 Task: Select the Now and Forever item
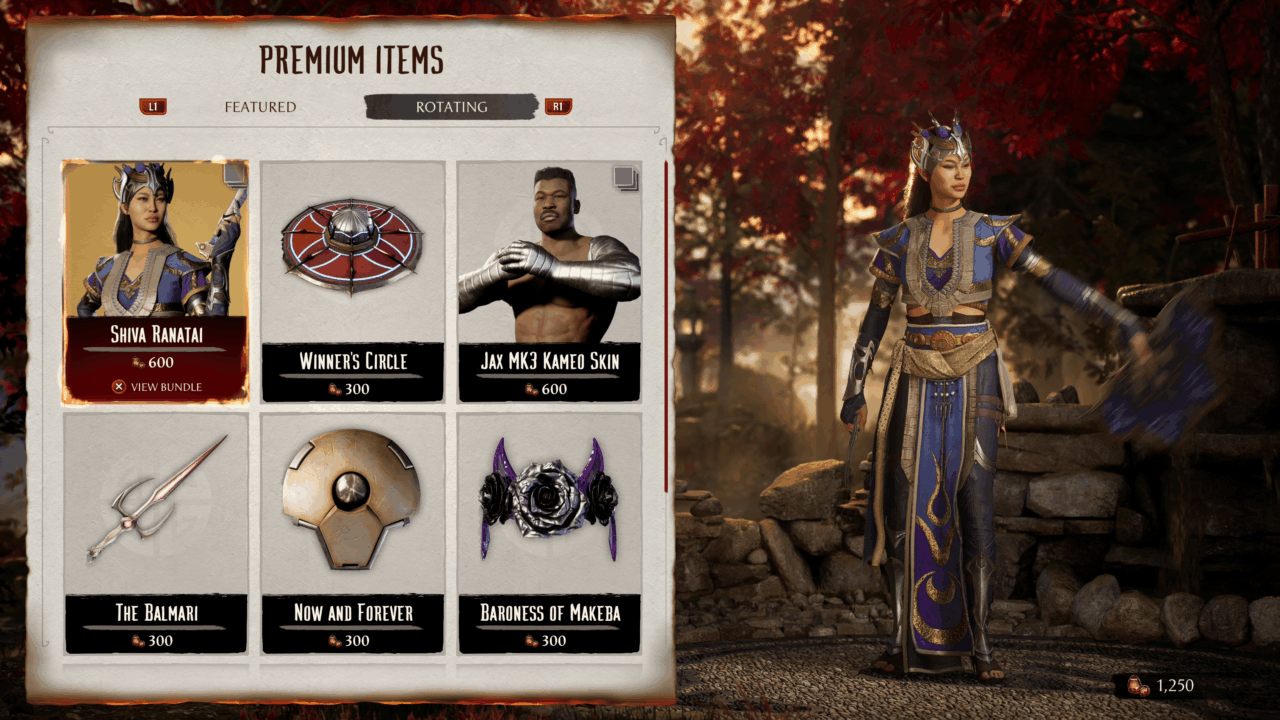tap(352, 533)
